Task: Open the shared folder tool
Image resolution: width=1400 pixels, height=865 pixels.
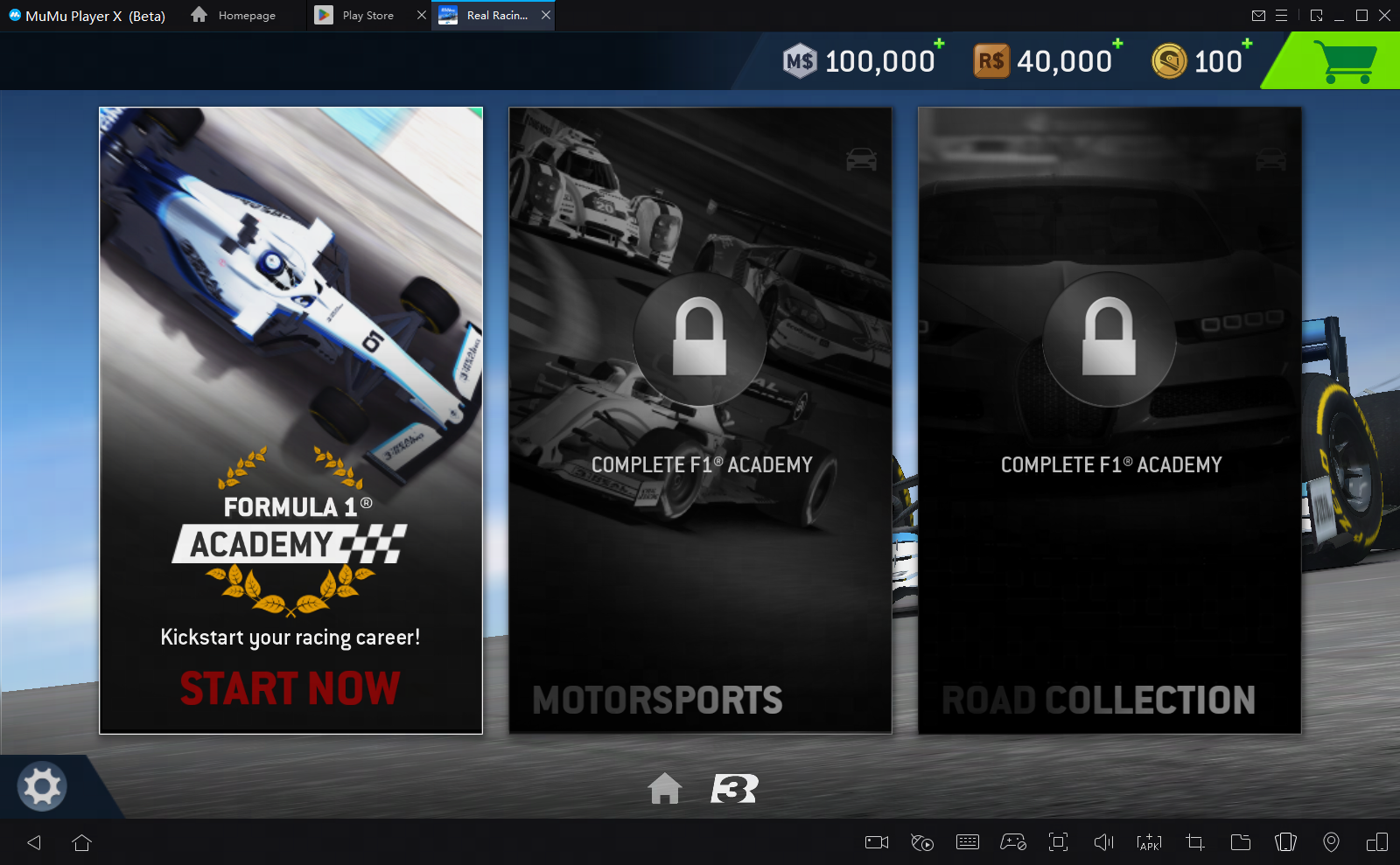Action: pos(1240,842)
